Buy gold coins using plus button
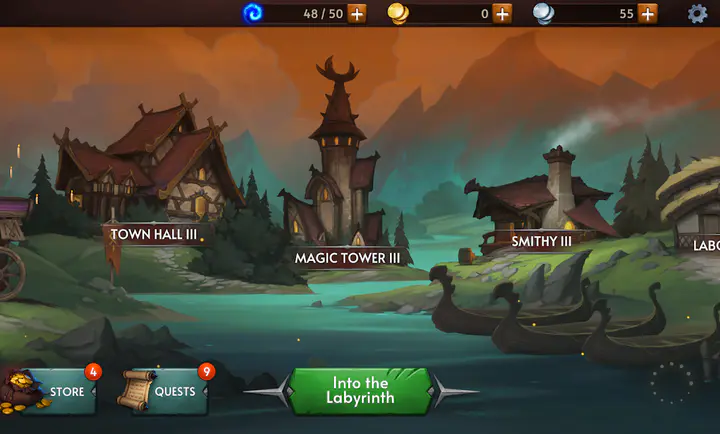The image size is (720, 434). pyautogui.click(x=502, y=13)
